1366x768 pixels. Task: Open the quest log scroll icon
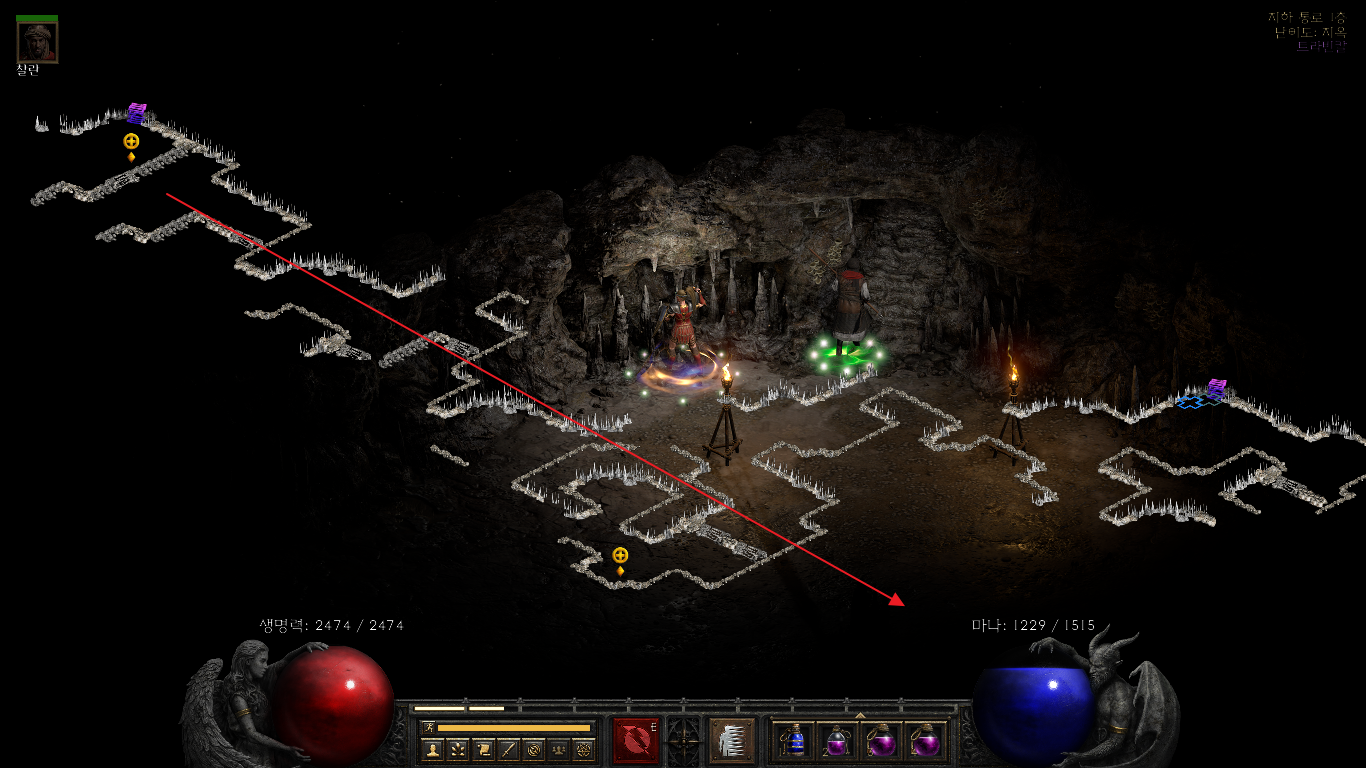(x=483, y=749)
